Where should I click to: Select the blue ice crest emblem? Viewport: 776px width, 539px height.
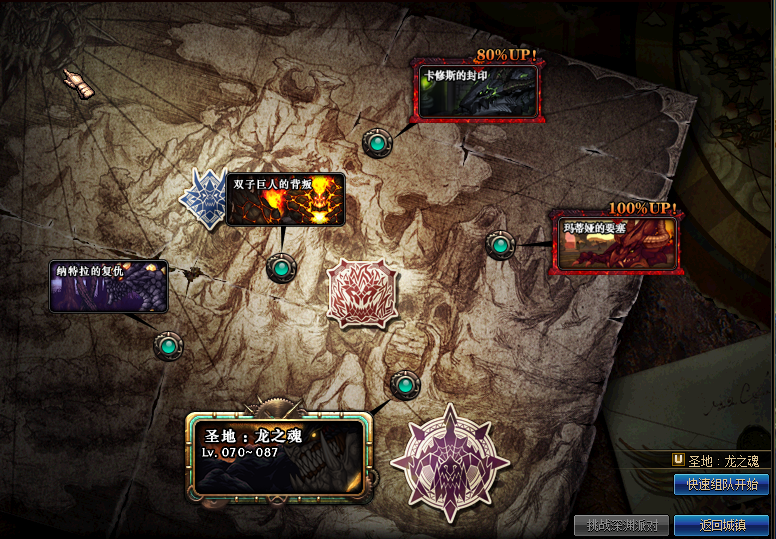point(205,198)
